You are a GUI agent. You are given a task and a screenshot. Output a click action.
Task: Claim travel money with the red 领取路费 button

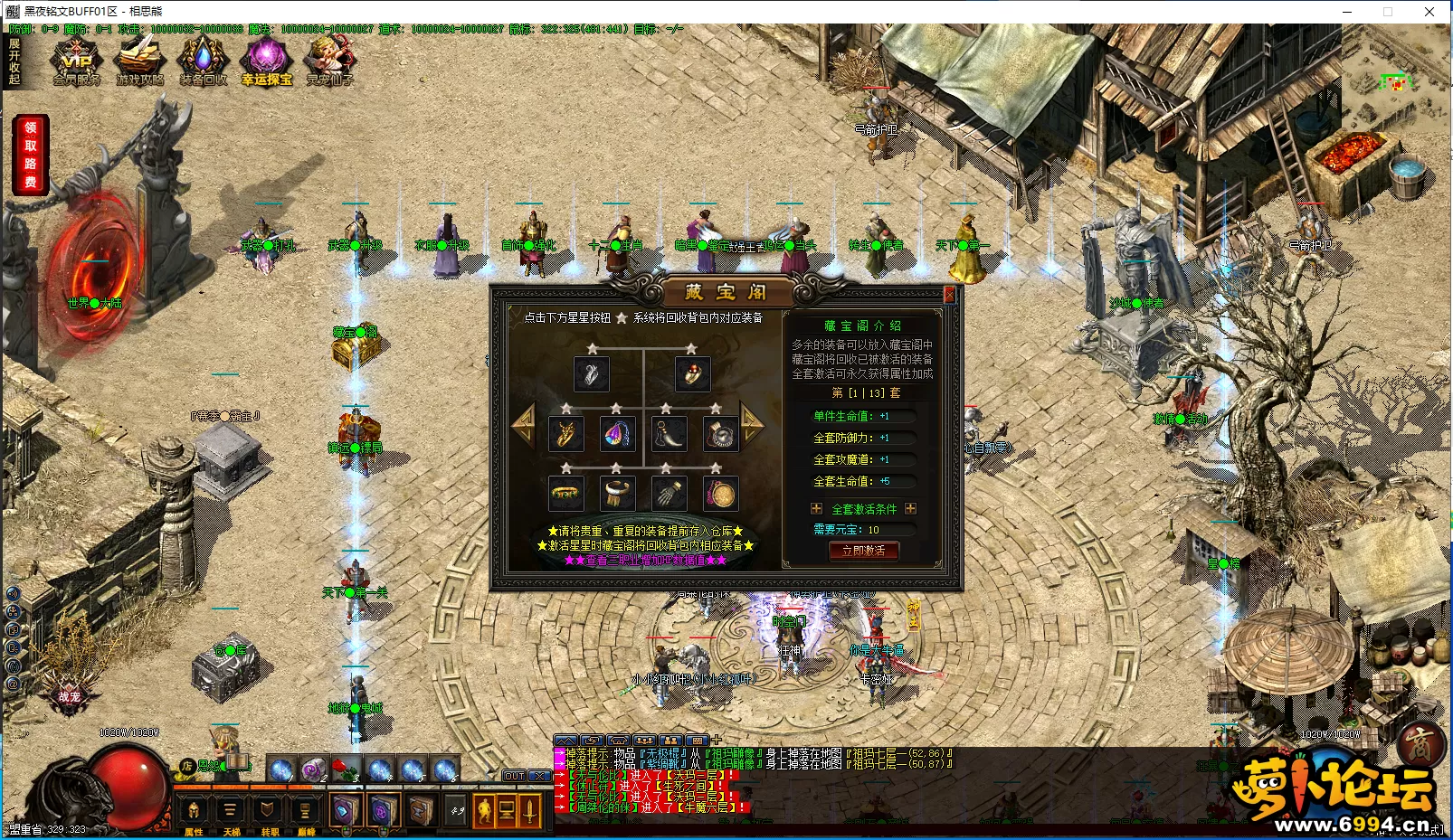[31, 155]
